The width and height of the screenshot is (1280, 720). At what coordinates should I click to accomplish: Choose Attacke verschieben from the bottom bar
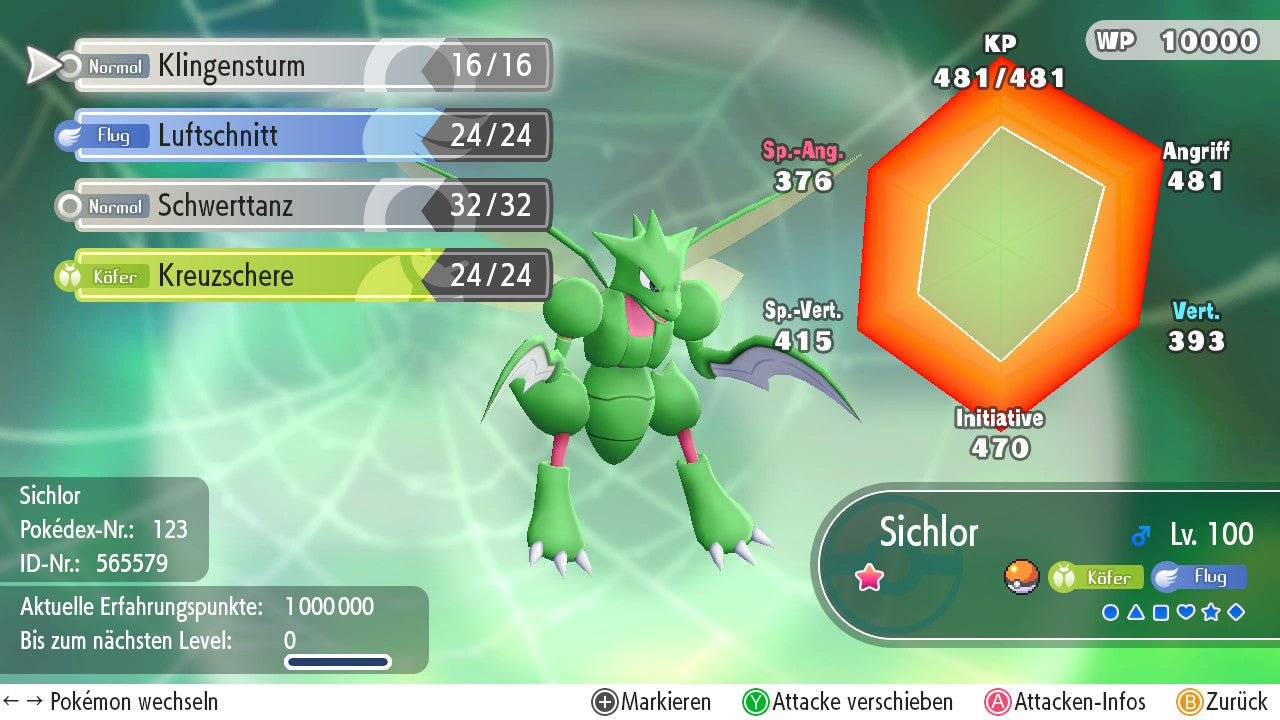pyautogui.click(x=851, y=701)
